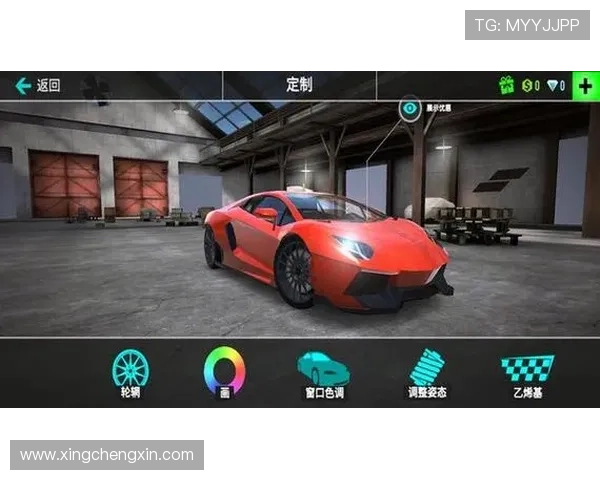600x480 pixels.
Task: Toggle the eye icon display view
Action: (x=410, y=108)
